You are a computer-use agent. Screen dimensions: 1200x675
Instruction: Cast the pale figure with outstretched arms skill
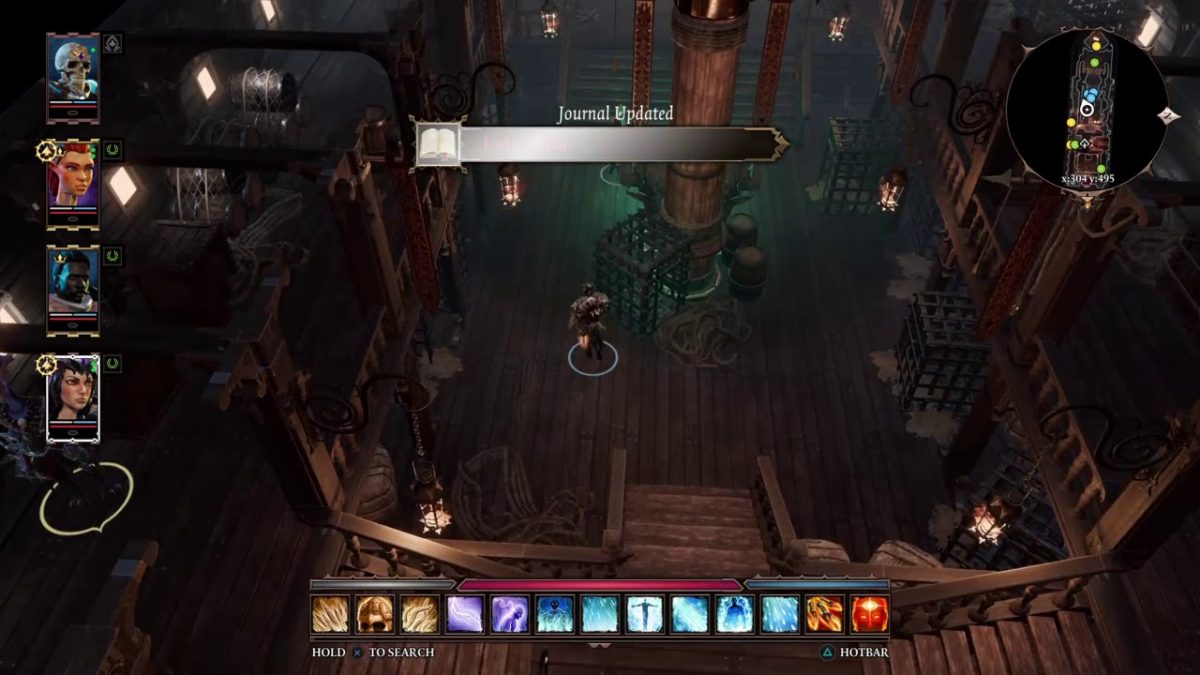pos(645,614)
